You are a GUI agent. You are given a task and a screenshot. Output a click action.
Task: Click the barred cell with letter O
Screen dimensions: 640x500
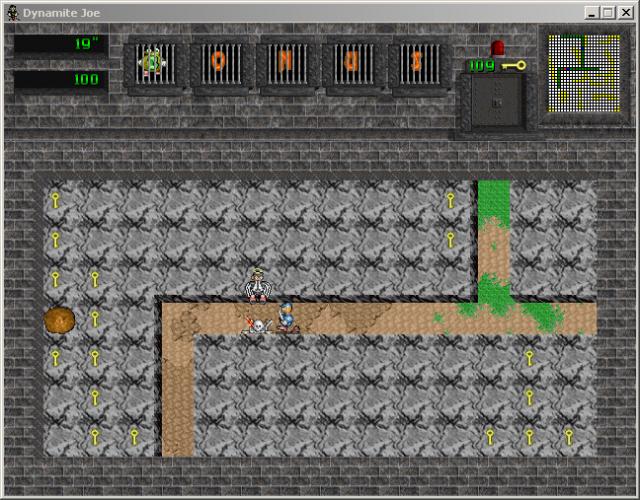point(219,64)
